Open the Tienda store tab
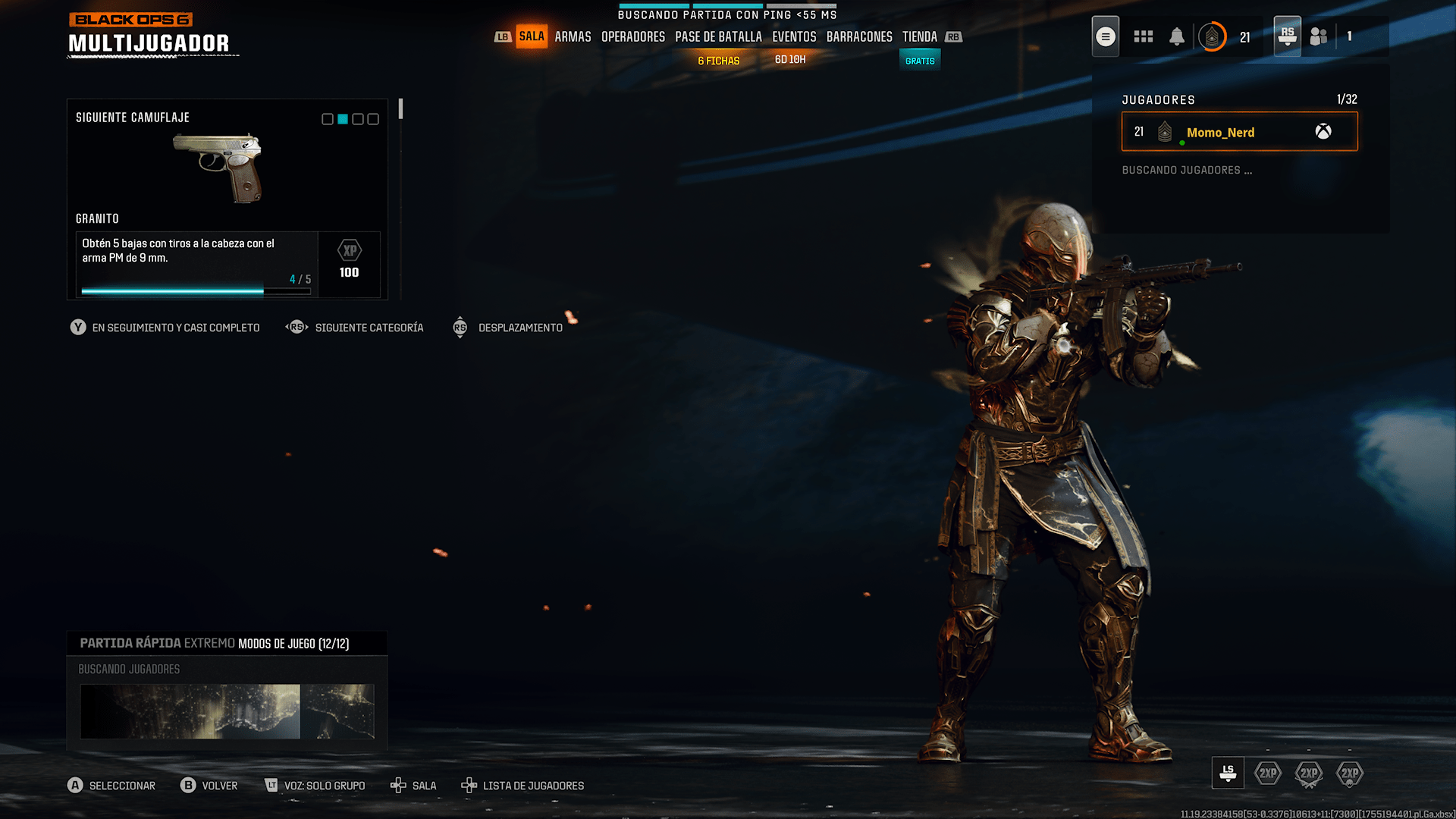This screenshot has height=819, width=1456. pos(919,36)
